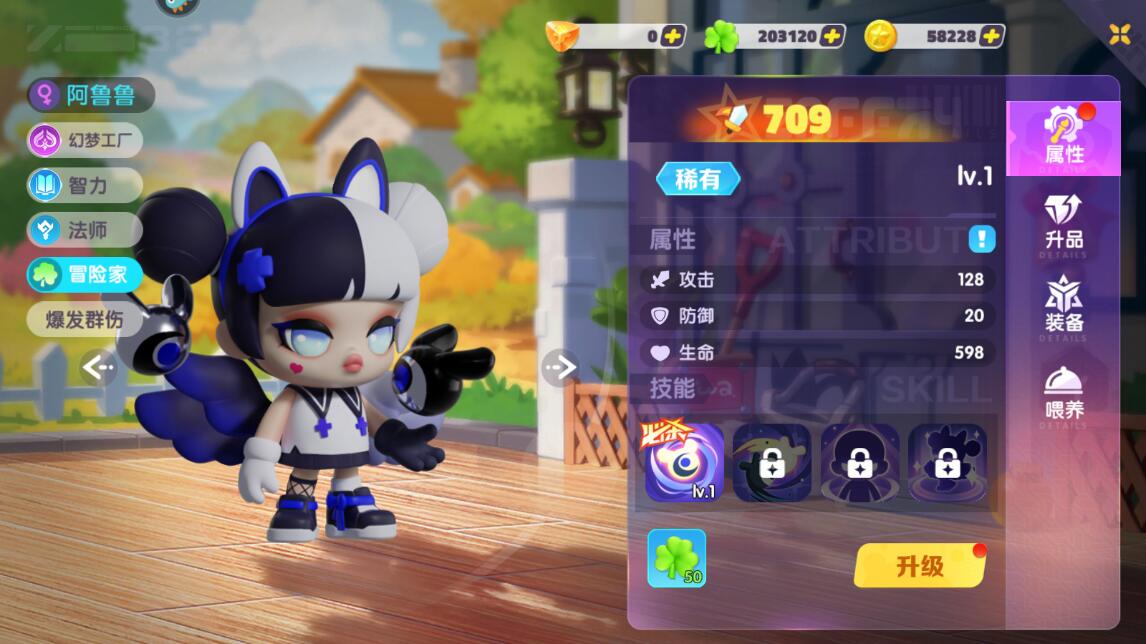
Task: Switch to the 属性 attributes tab
Action: click(1063, 138)
